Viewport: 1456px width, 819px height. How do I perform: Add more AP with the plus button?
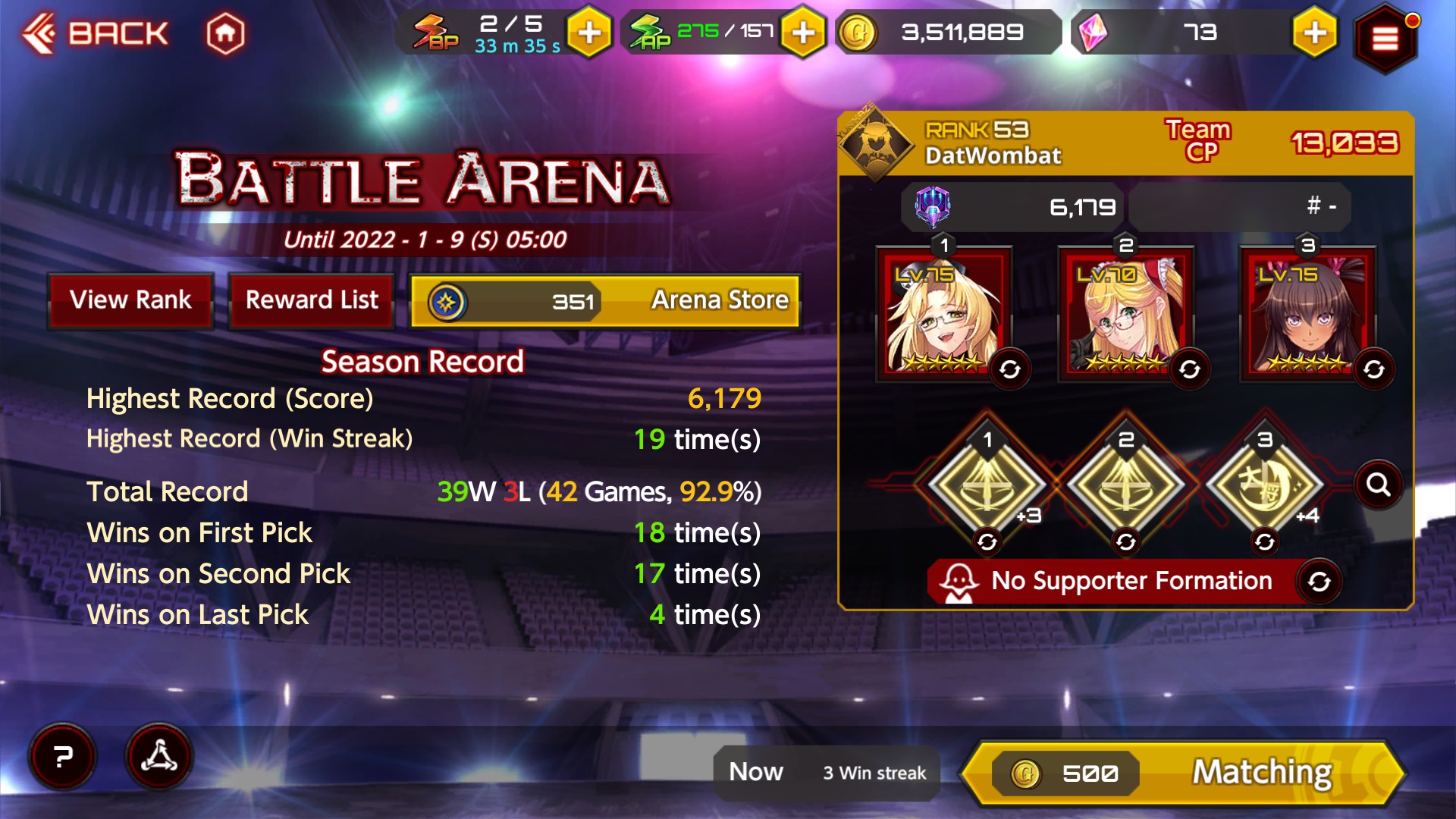(x=803, y=33)
